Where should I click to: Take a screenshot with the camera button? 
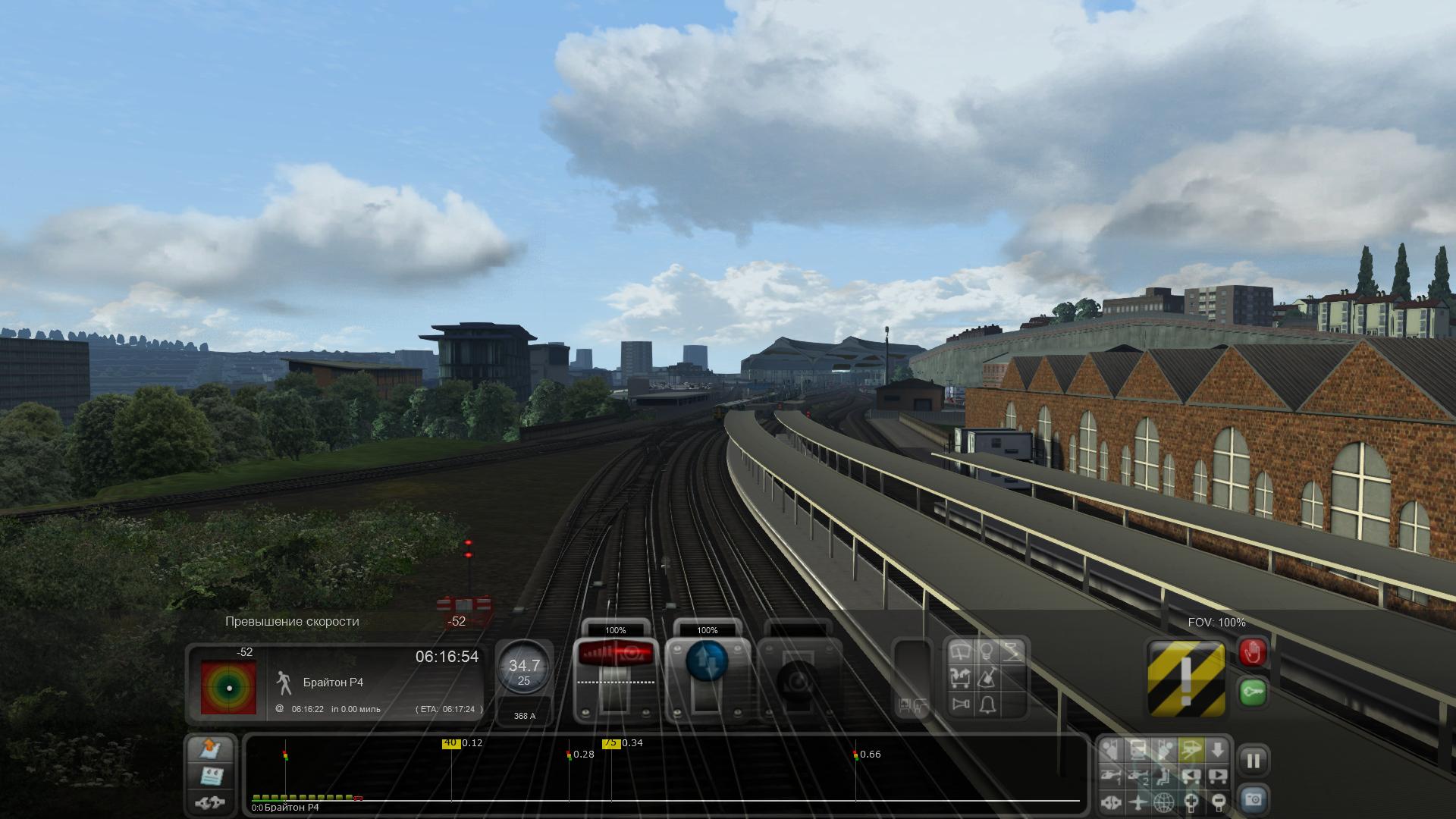1253,799
